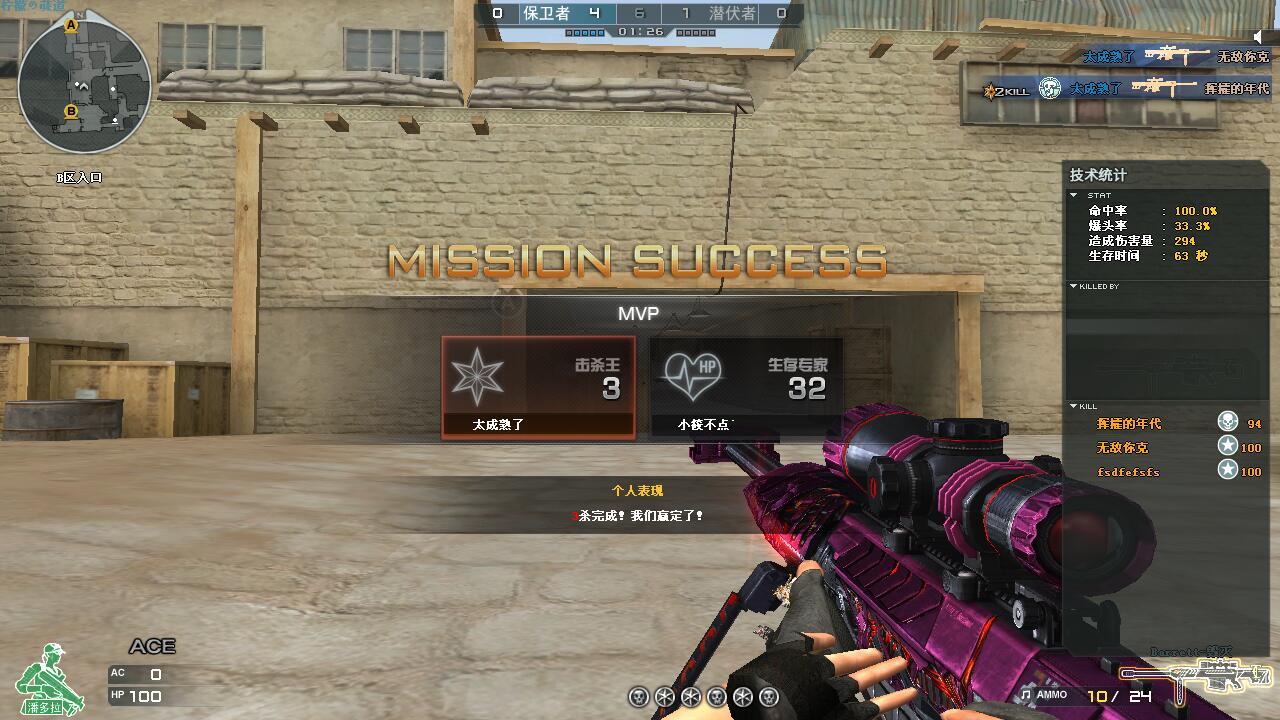Viewport: 1280px width, 720px height.
Task: Select the 击杀王 MVP card
Action: point(538,387)
